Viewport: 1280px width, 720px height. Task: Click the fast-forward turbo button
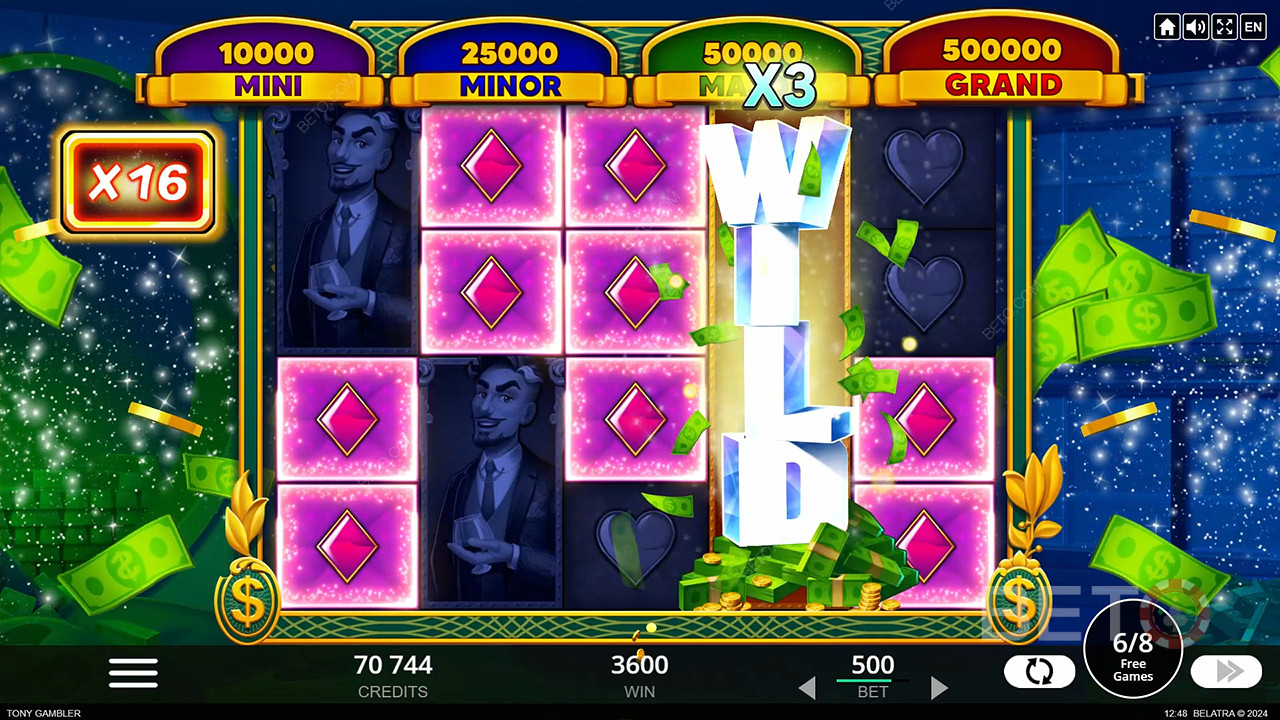[x=1226, y=671]
